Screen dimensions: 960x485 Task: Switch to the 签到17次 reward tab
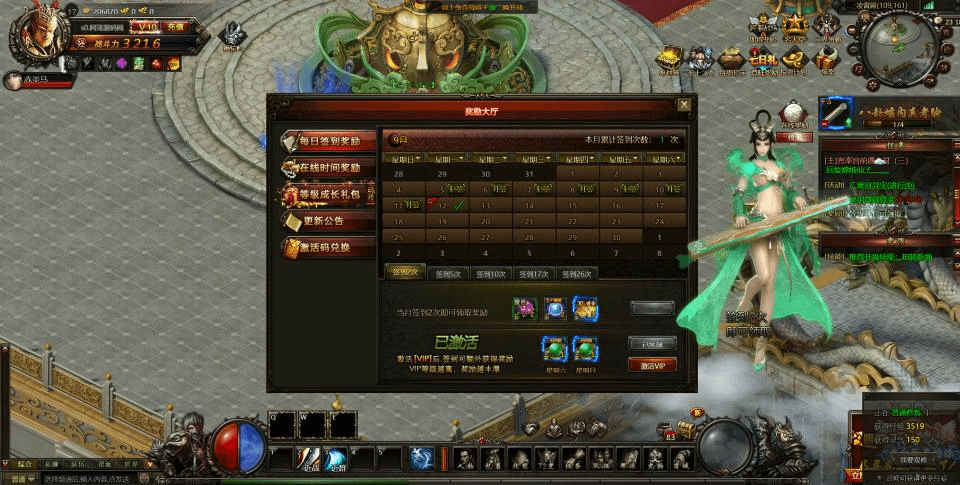[x=534, y=273]
